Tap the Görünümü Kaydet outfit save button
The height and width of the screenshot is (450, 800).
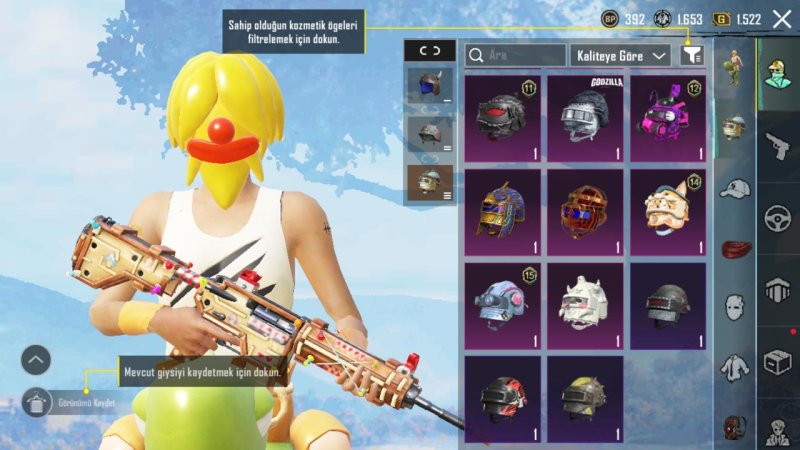38,403
